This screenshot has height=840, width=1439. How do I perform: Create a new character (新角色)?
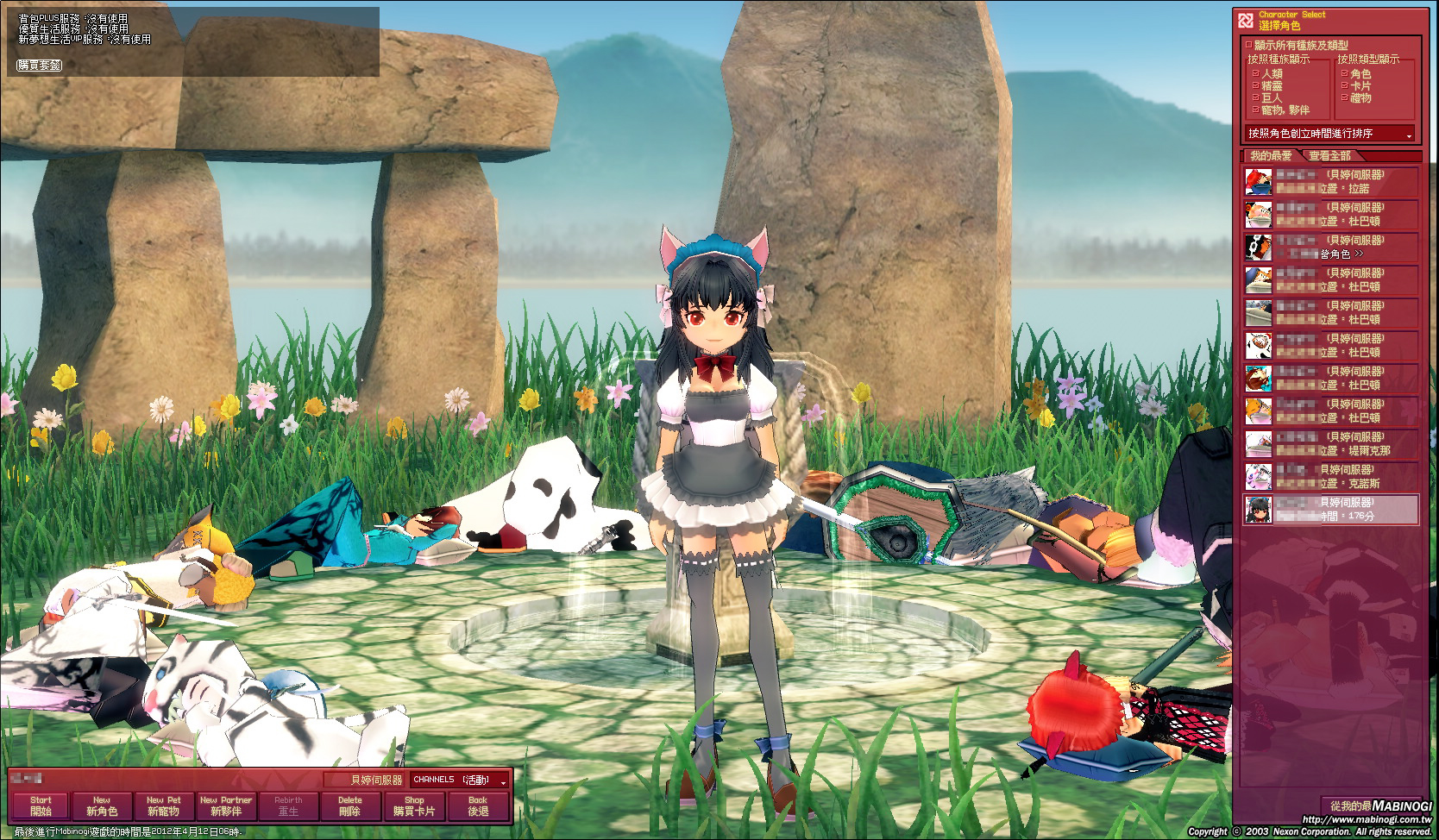pos(102,806)
